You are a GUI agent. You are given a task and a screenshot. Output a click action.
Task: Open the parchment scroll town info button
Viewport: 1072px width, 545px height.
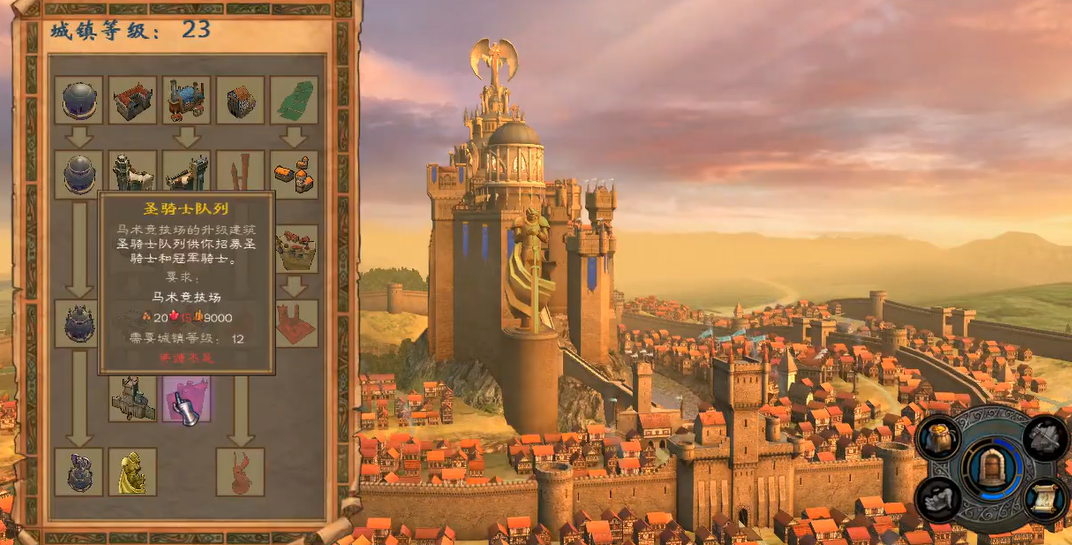point(1046,498)
